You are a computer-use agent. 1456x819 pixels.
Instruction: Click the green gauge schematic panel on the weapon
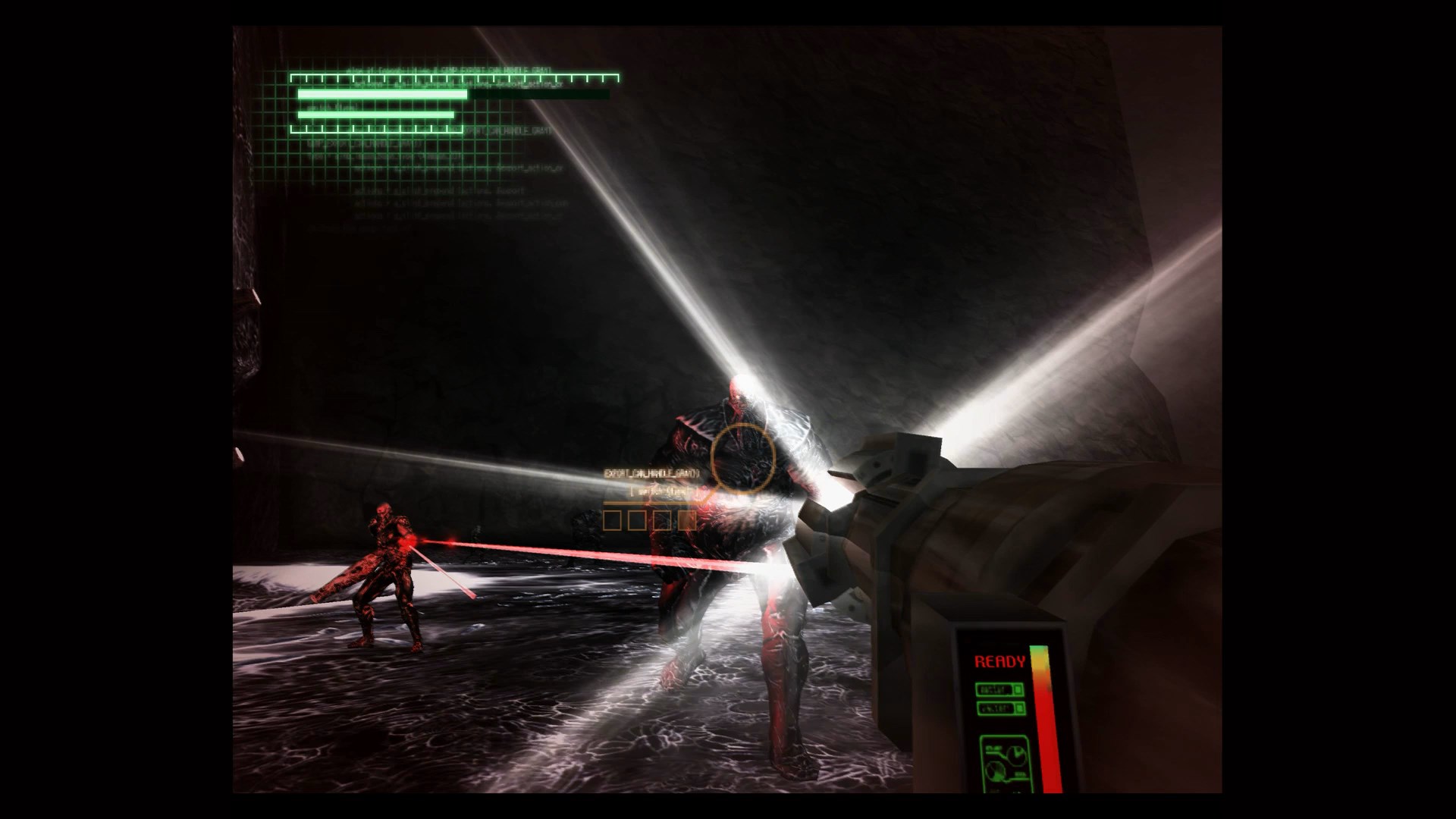click(1007, 764)
